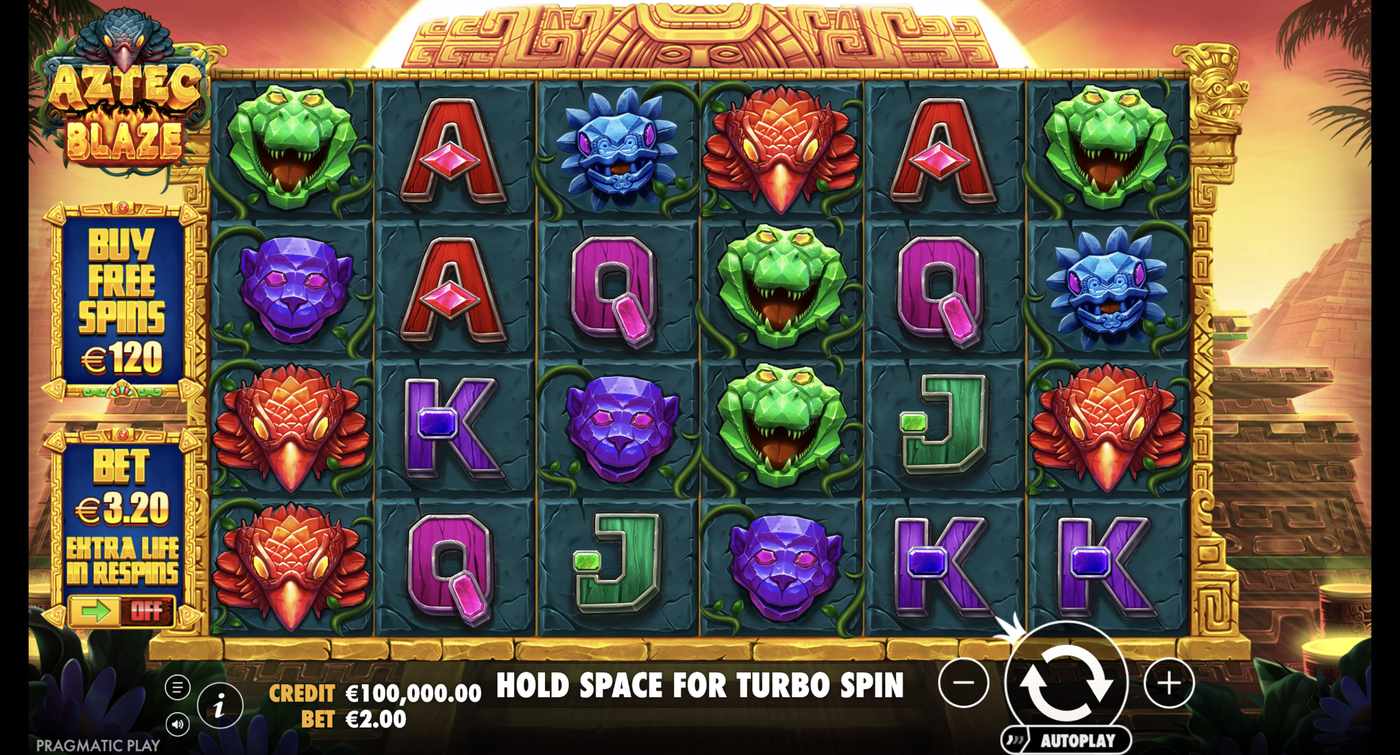Viewport: 1400px width, 755px height.
Task: Click the green crocodile symbol on first reel
Action: 295,145
